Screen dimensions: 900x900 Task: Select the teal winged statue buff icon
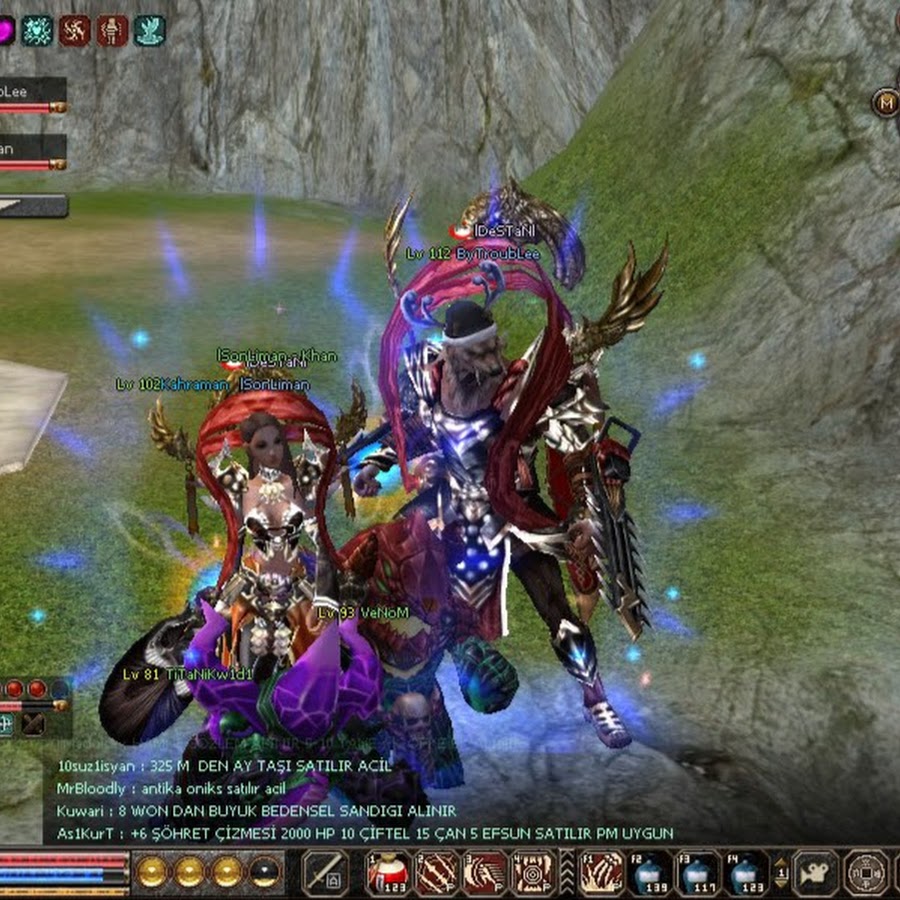(149, 30)
